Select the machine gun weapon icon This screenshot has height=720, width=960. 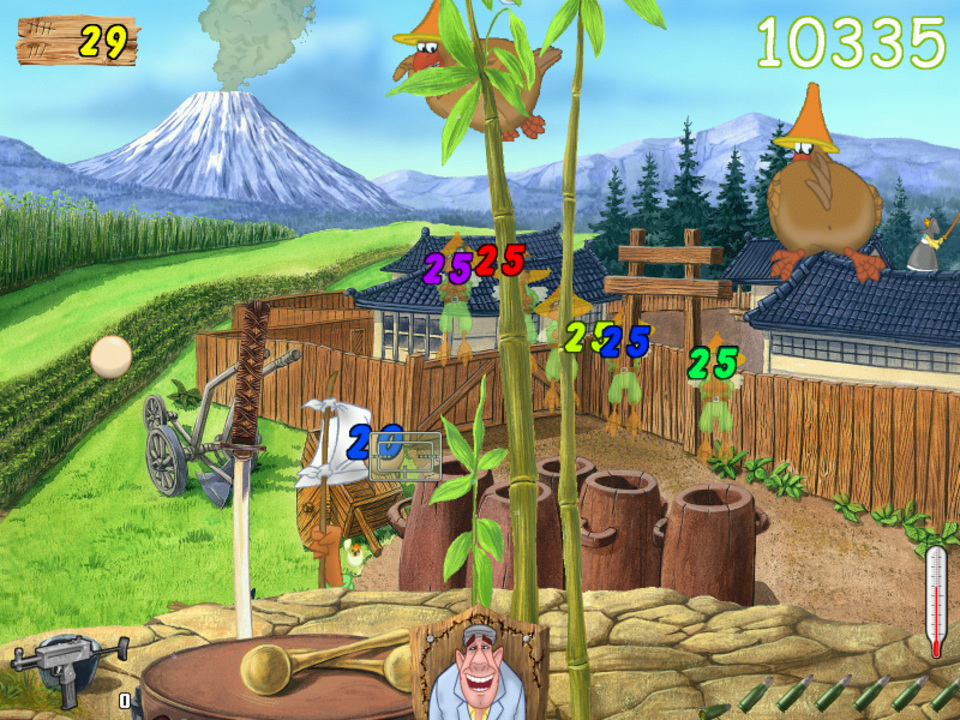[x=66, y=661]
